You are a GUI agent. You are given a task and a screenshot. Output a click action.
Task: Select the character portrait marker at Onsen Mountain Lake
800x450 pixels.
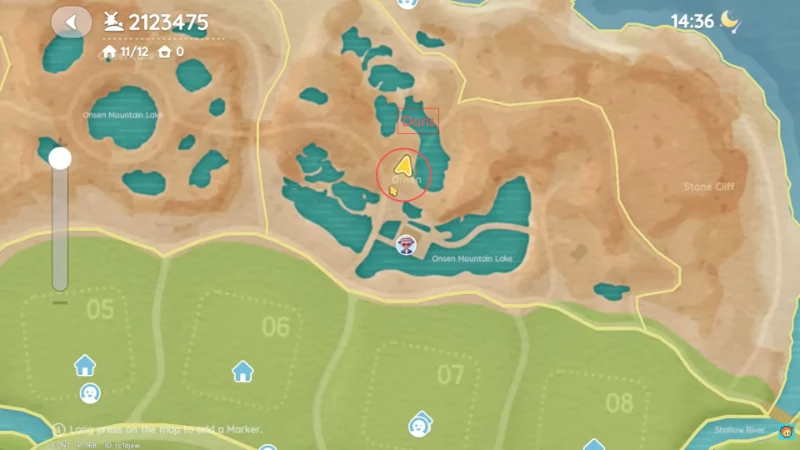(406, 245)
